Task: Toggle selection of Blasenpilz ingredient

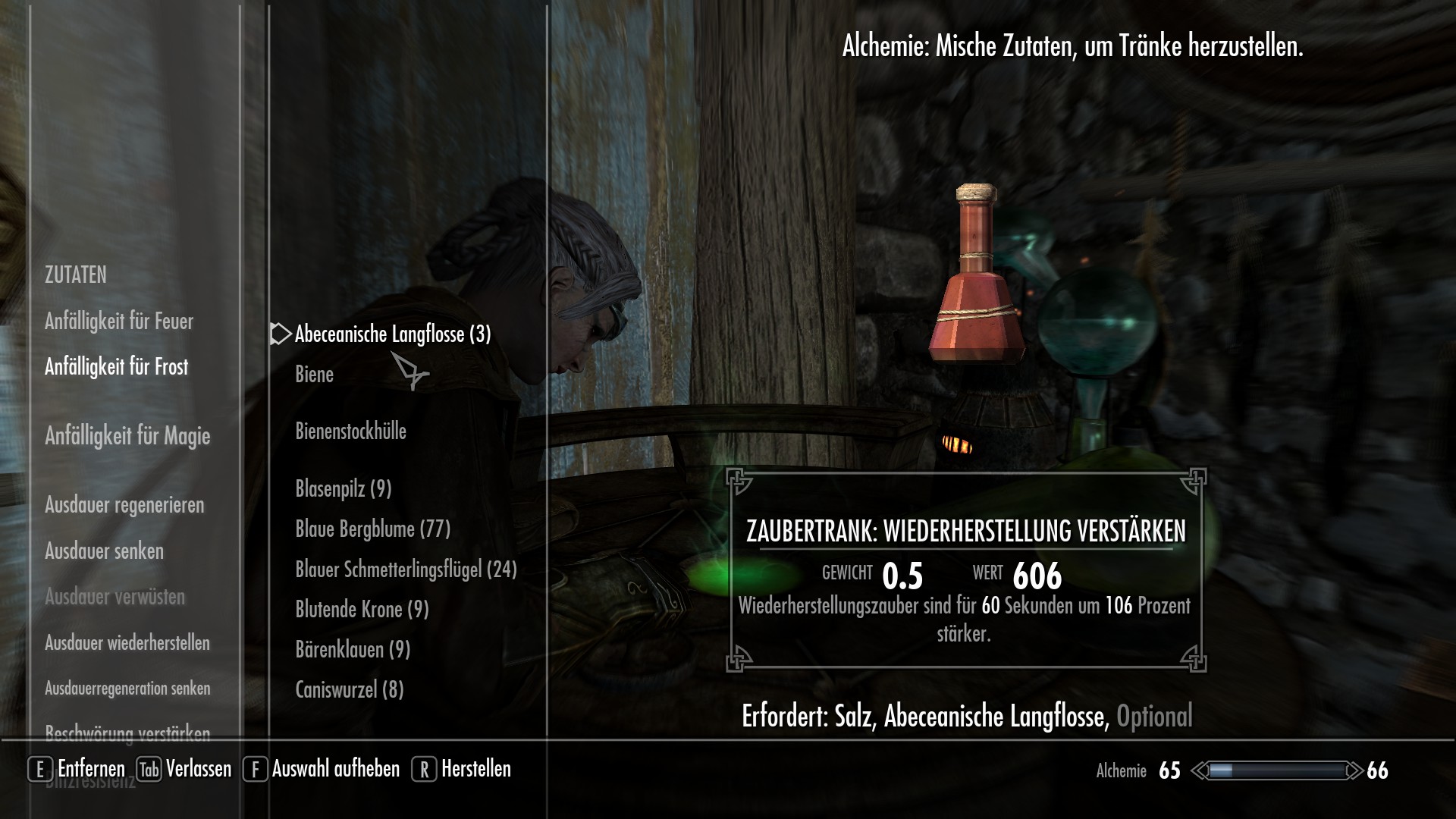Action: [x=343, y=490]
